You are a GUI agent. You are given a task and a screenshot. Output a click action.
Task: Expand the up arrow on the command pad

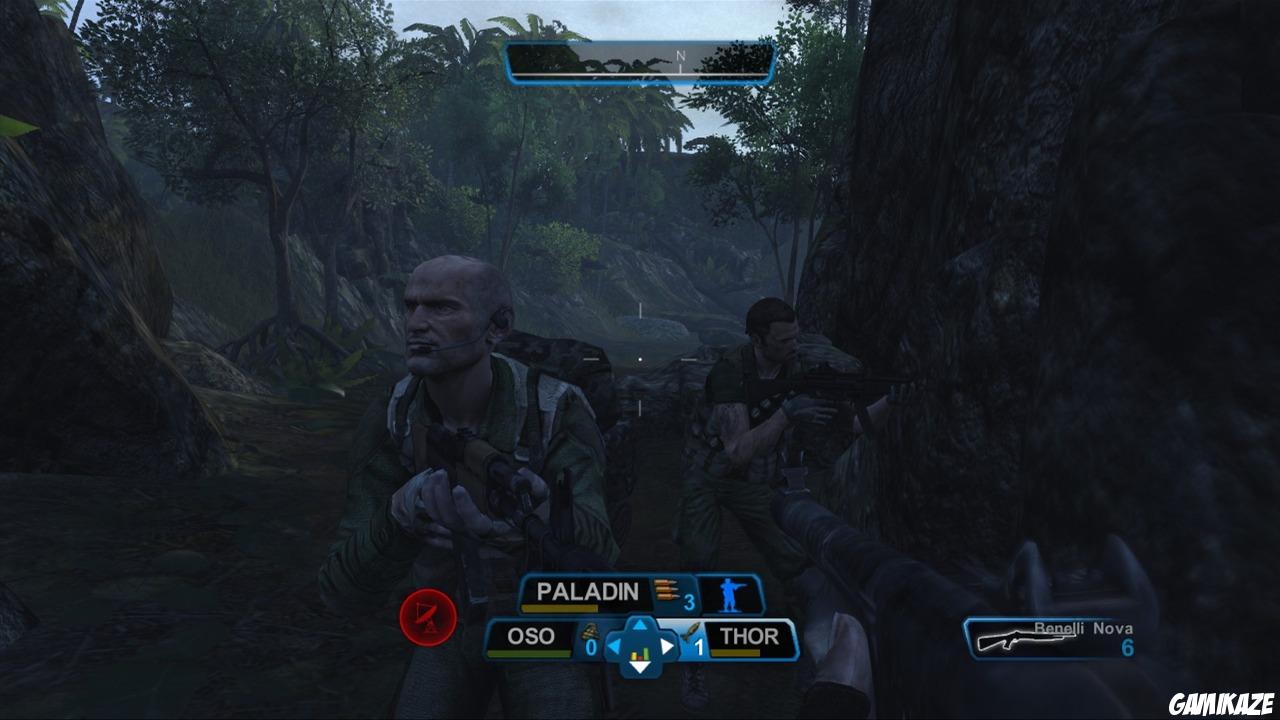638,624
